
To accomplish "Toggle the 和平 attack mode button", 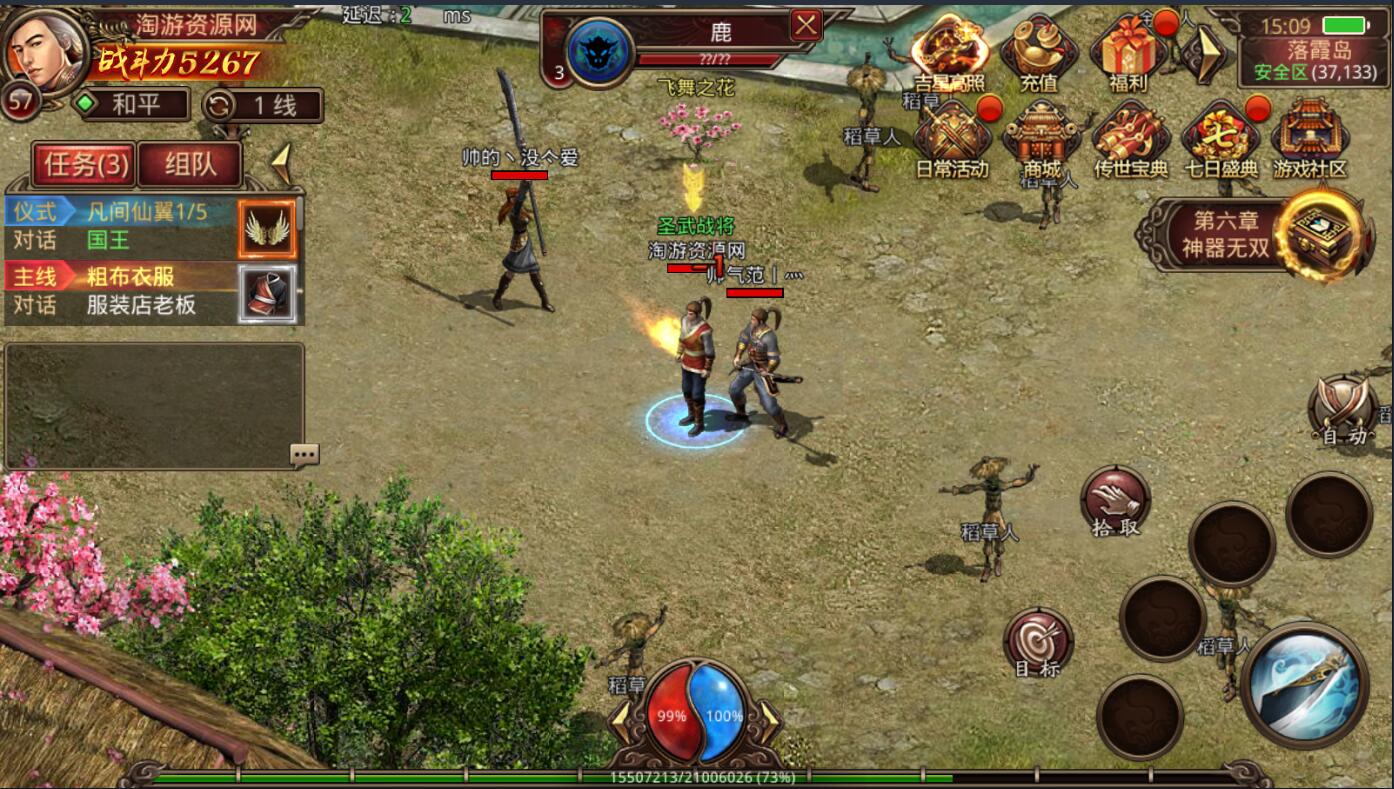I will pyautogui.click(x=134, y=104).
